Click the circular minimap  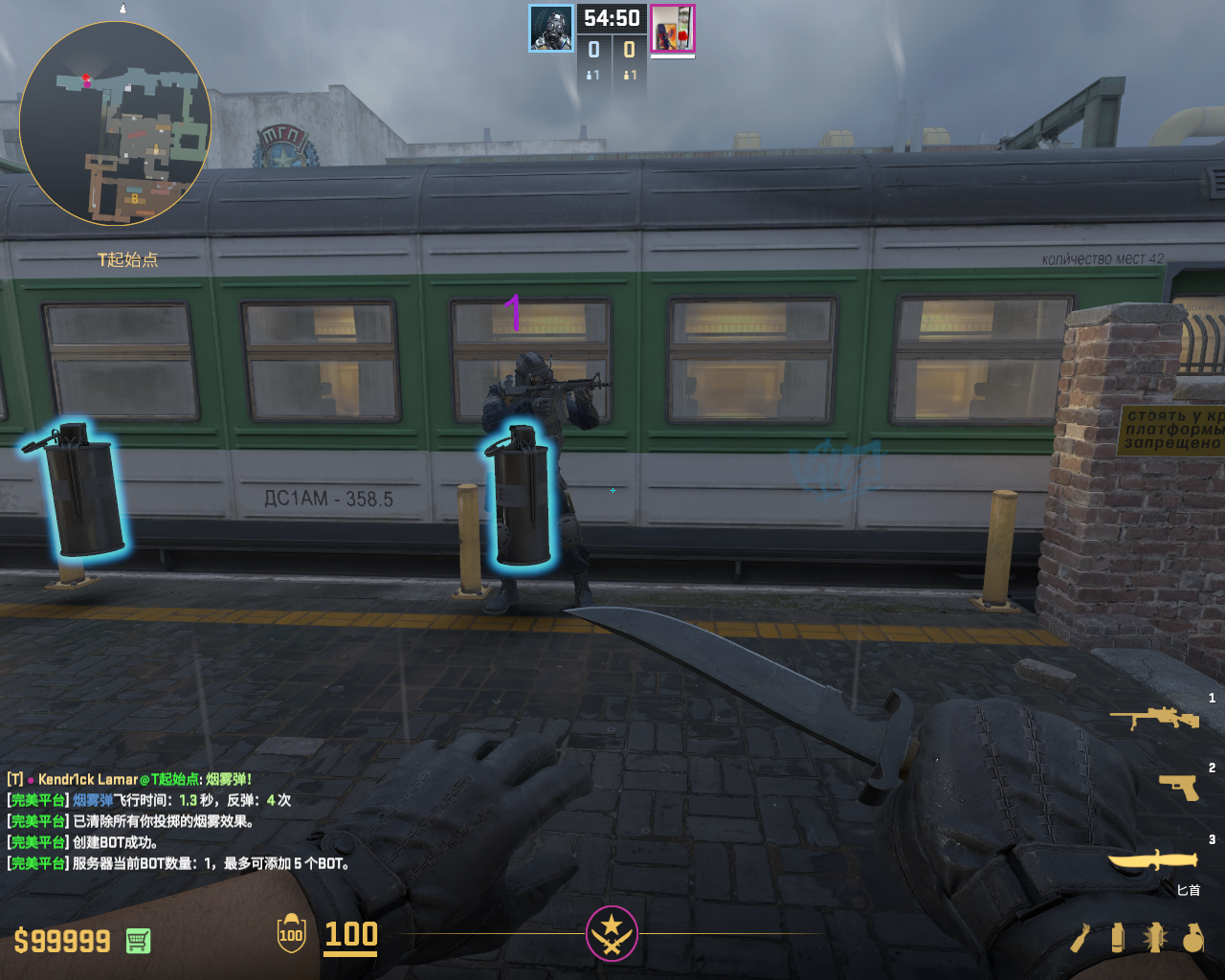click(115, 123)
